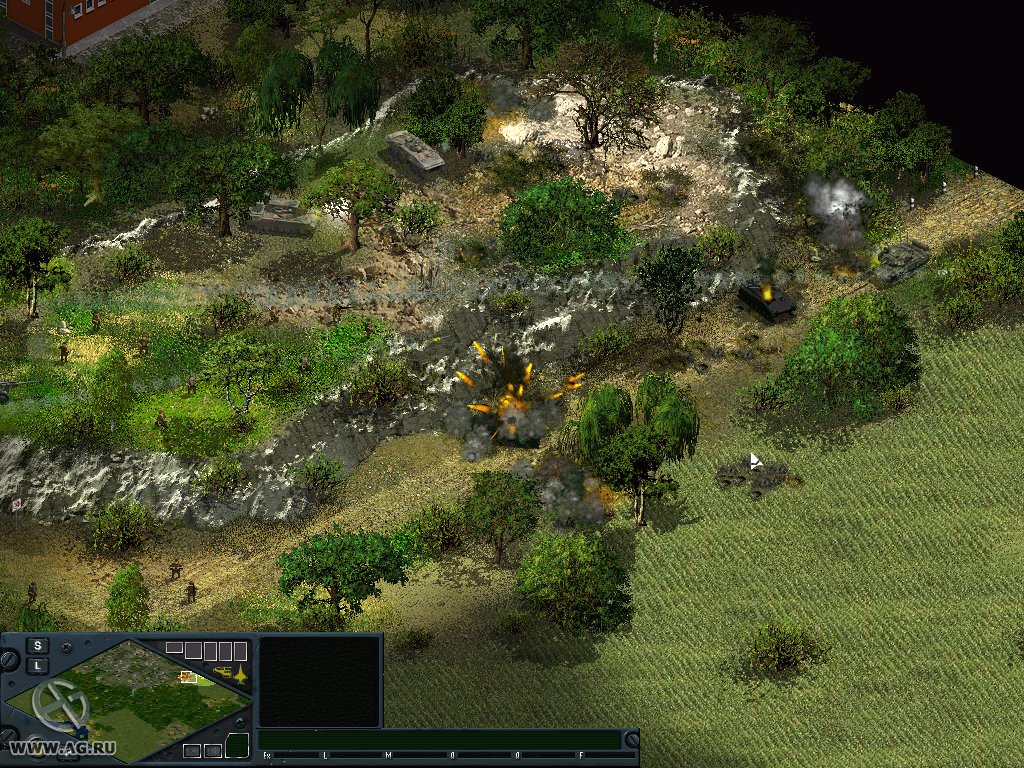
Task: Call the yellow helicopter support icon
Action: coord(222,672)
